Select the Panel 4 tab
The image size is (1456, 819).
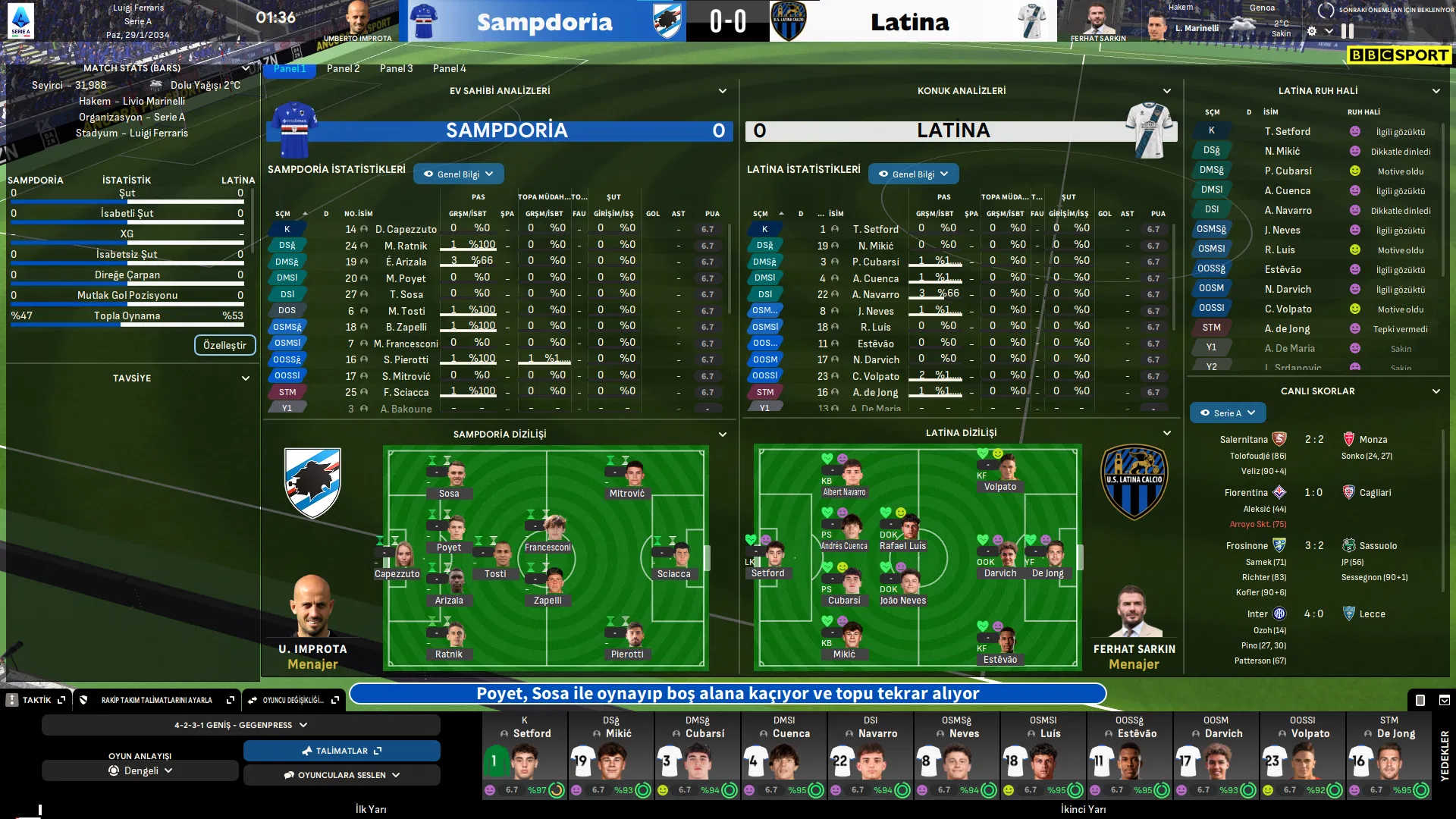449,68
